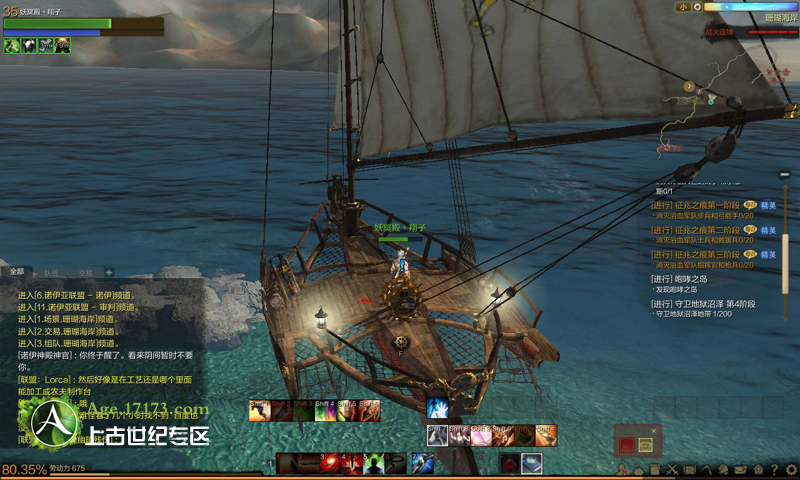This screenshot has width=800, height=480.
Task: Click the minimap size button labeled 小
Action: click(x=682, y=6)
